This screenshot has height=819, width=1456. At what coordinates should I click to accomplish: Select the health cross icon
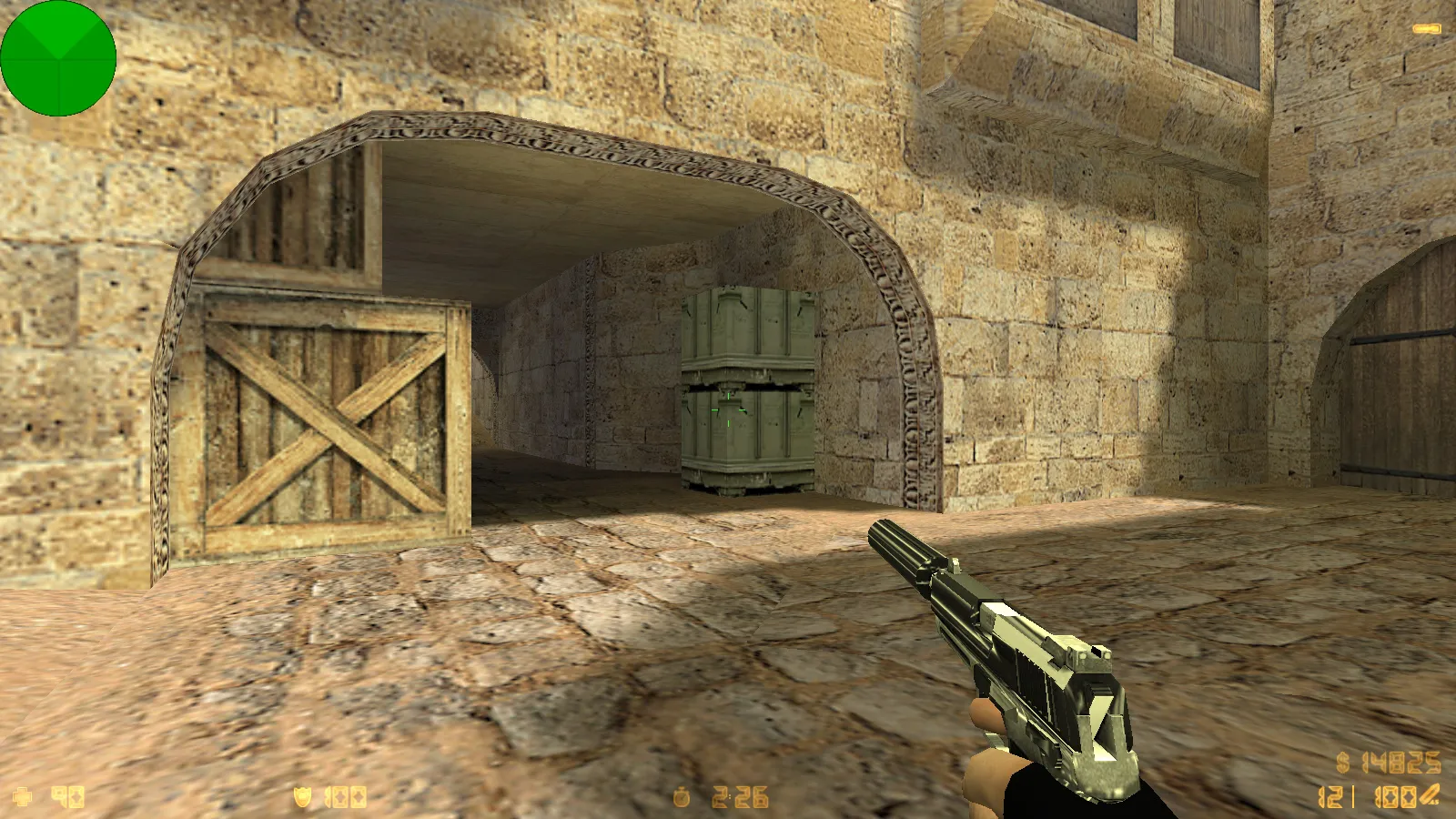[x=23, y=797]
